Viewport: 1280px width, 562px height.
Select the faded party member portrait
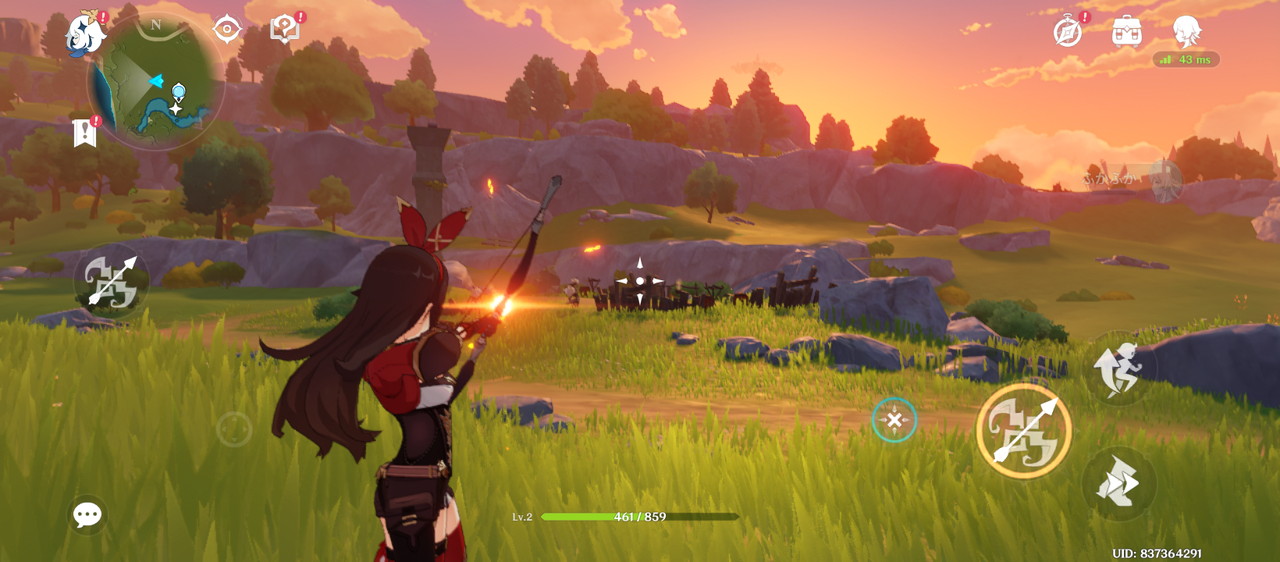[x=1162, y=181]
